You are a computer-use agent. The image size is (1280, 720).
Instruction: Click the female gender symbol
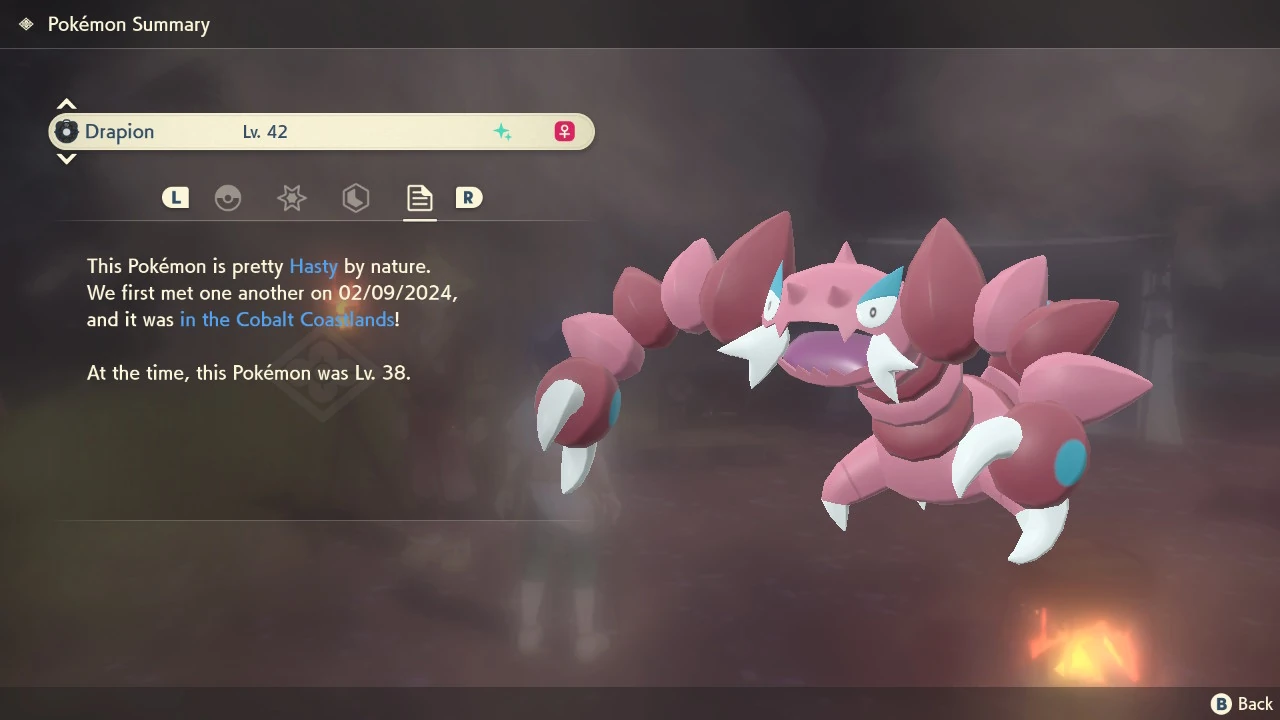564,131
